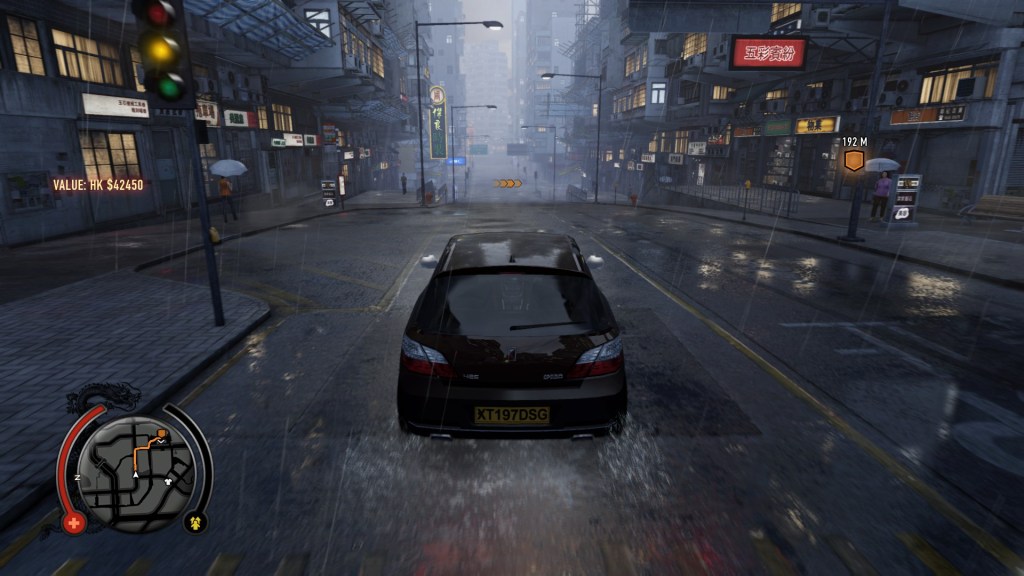Select the orange objective waypoint marker

[x=853, y=161]
